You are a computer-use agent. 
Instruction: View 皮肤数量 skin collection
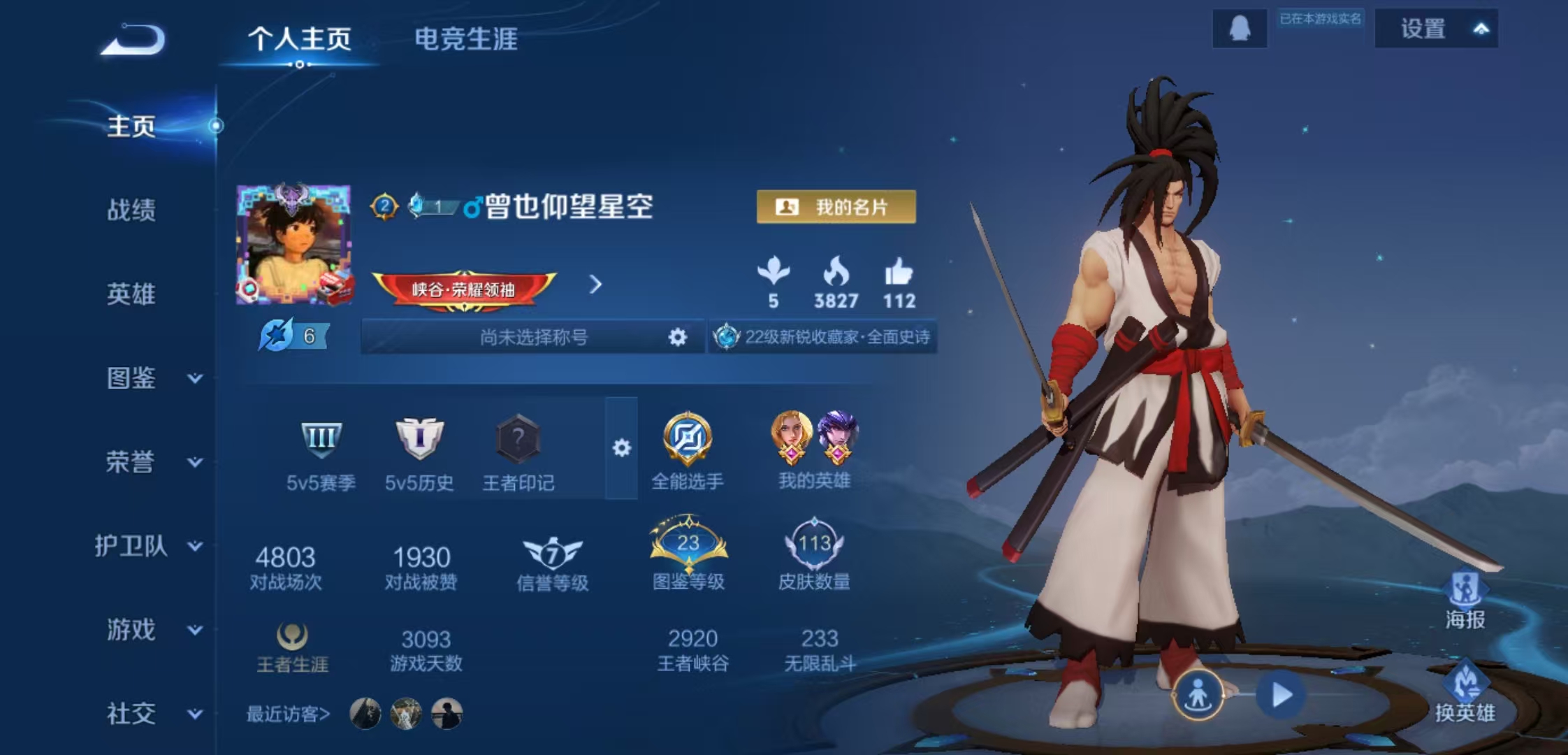click(x=814, y=556)
